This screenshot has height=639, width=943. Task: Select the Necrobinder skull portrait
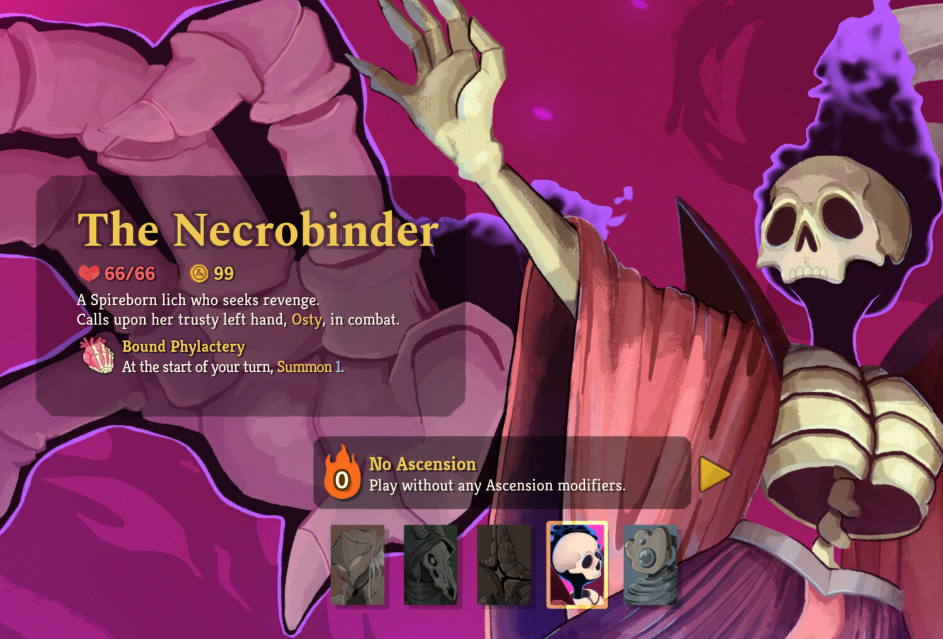pos(577,565)
